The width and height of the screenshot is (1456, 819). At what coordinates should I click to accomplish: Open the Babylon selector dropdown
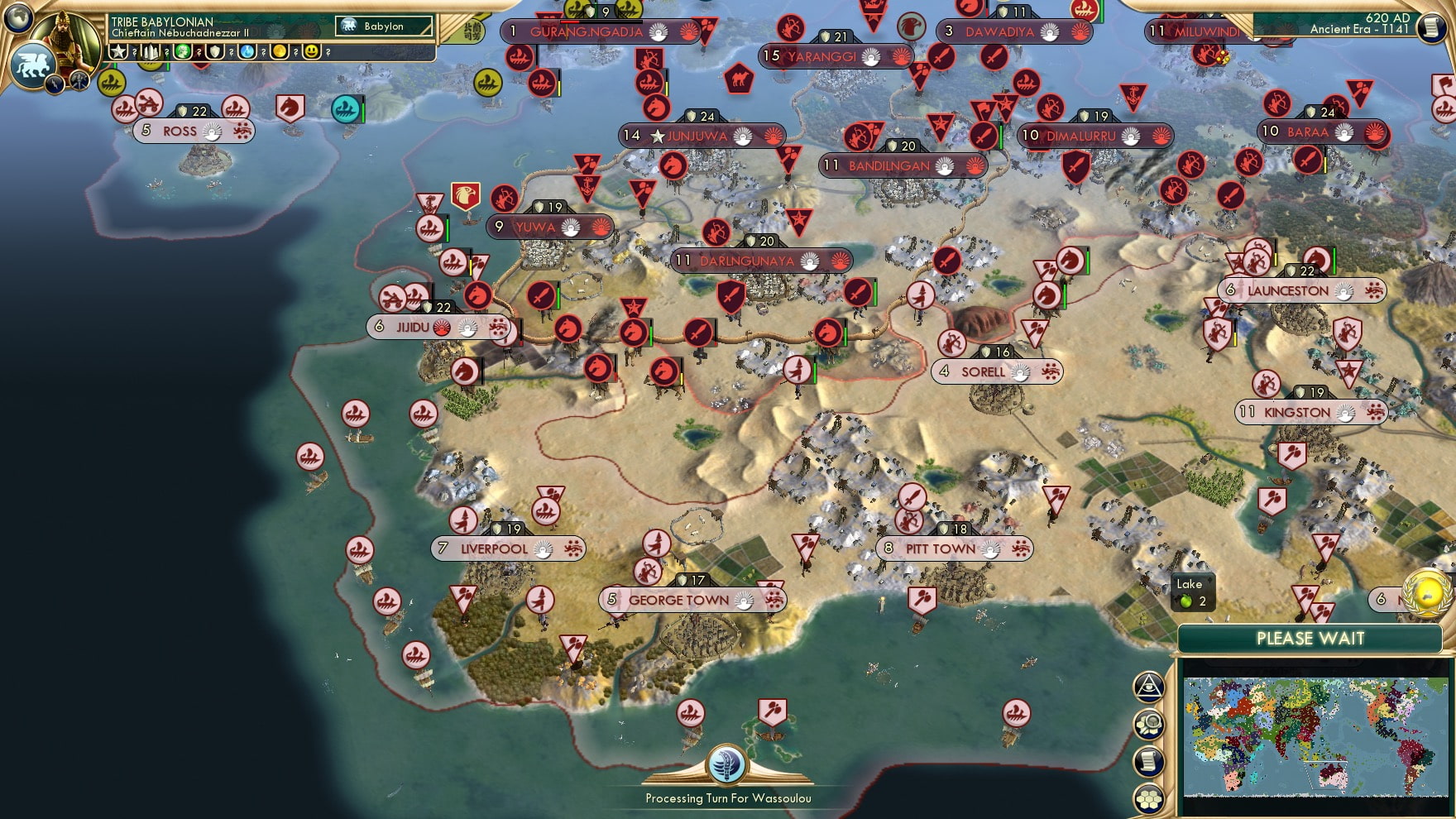pos(383,26)
